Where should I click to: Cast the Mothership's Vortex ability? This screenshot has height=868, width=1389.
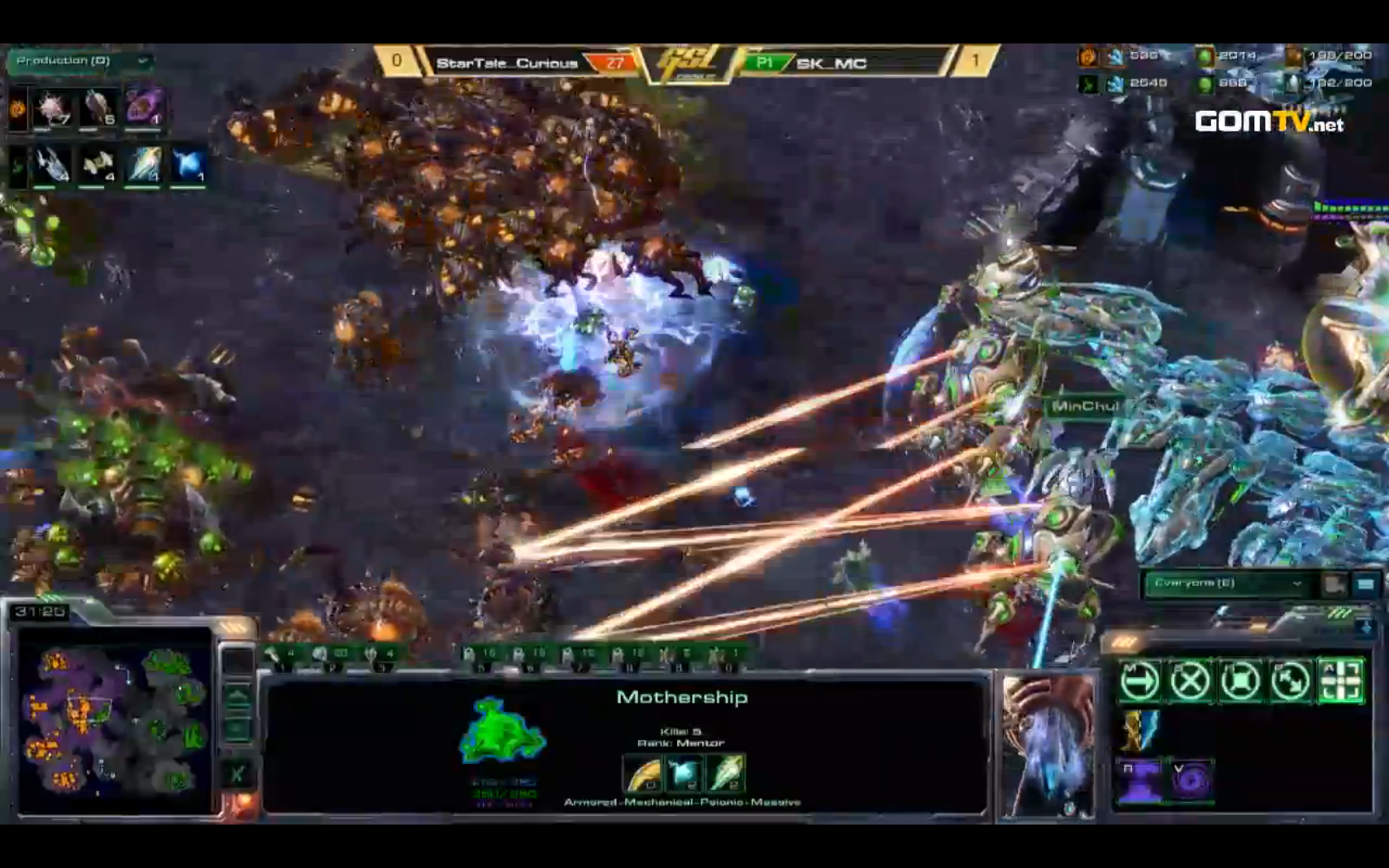click(x=1190, y=780)
